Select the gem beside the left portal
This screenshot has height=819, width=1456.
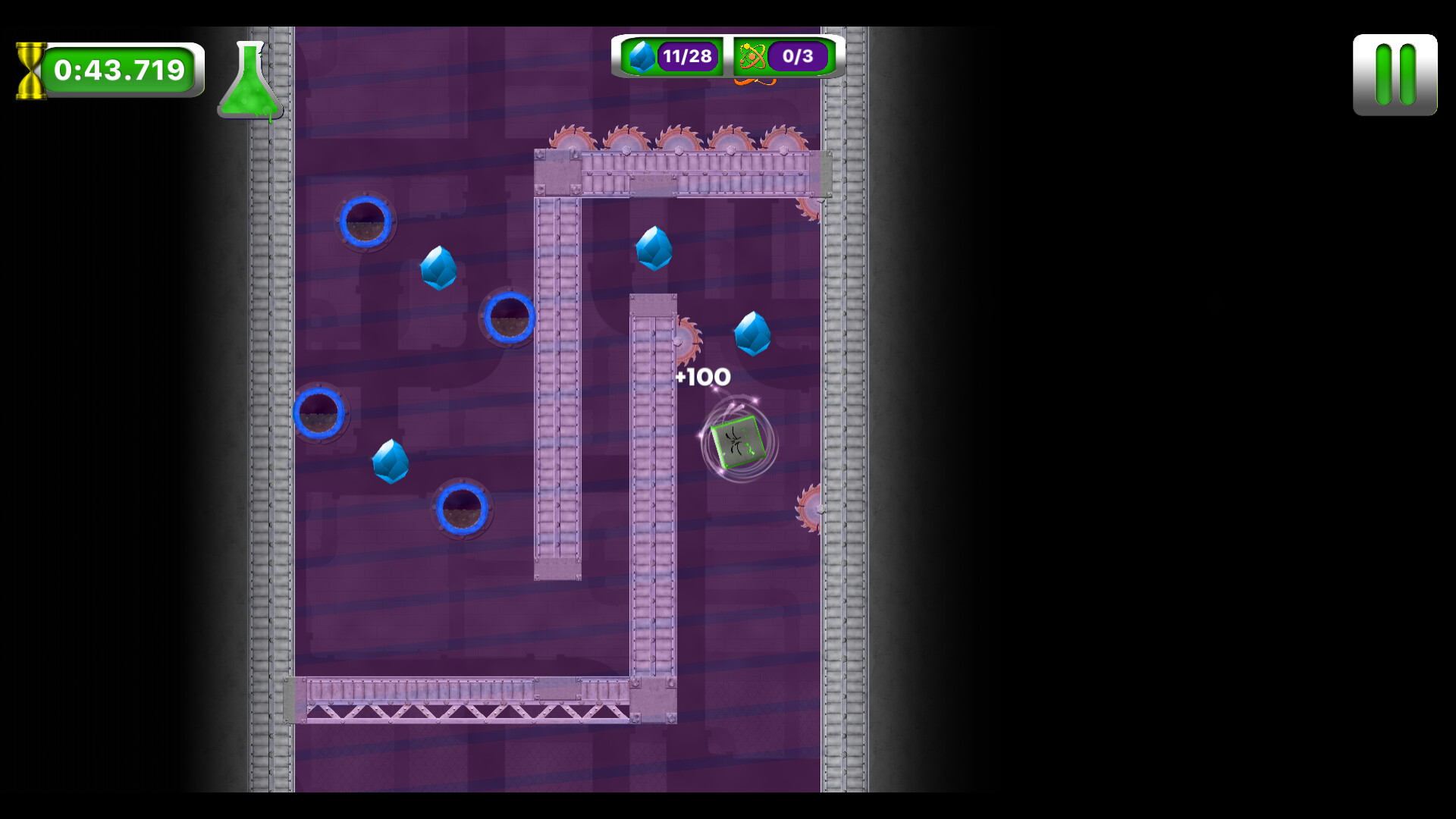tap(438, 270)
